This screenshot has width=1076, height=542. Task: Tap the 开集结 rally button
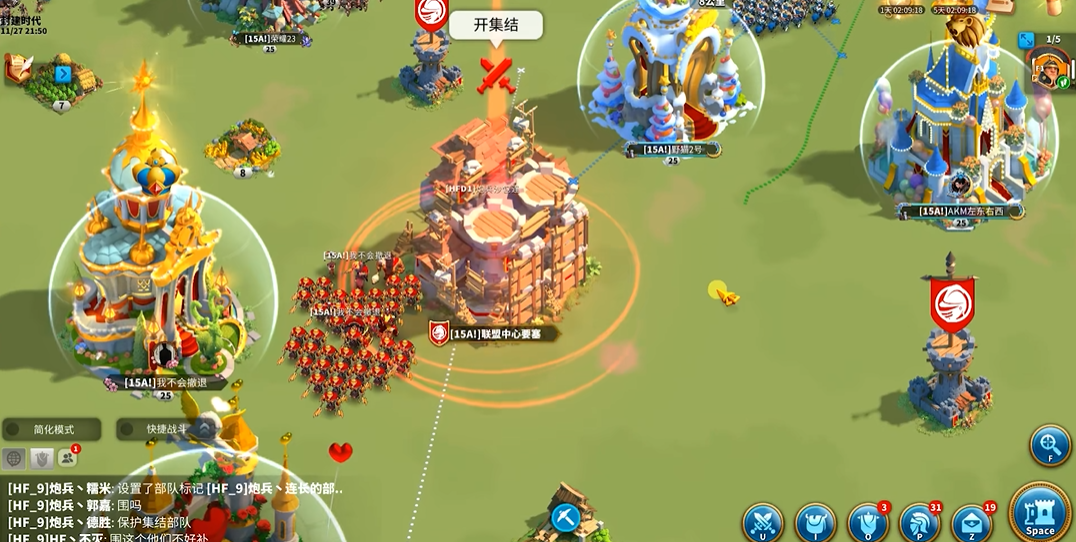(x=496, y=25)
